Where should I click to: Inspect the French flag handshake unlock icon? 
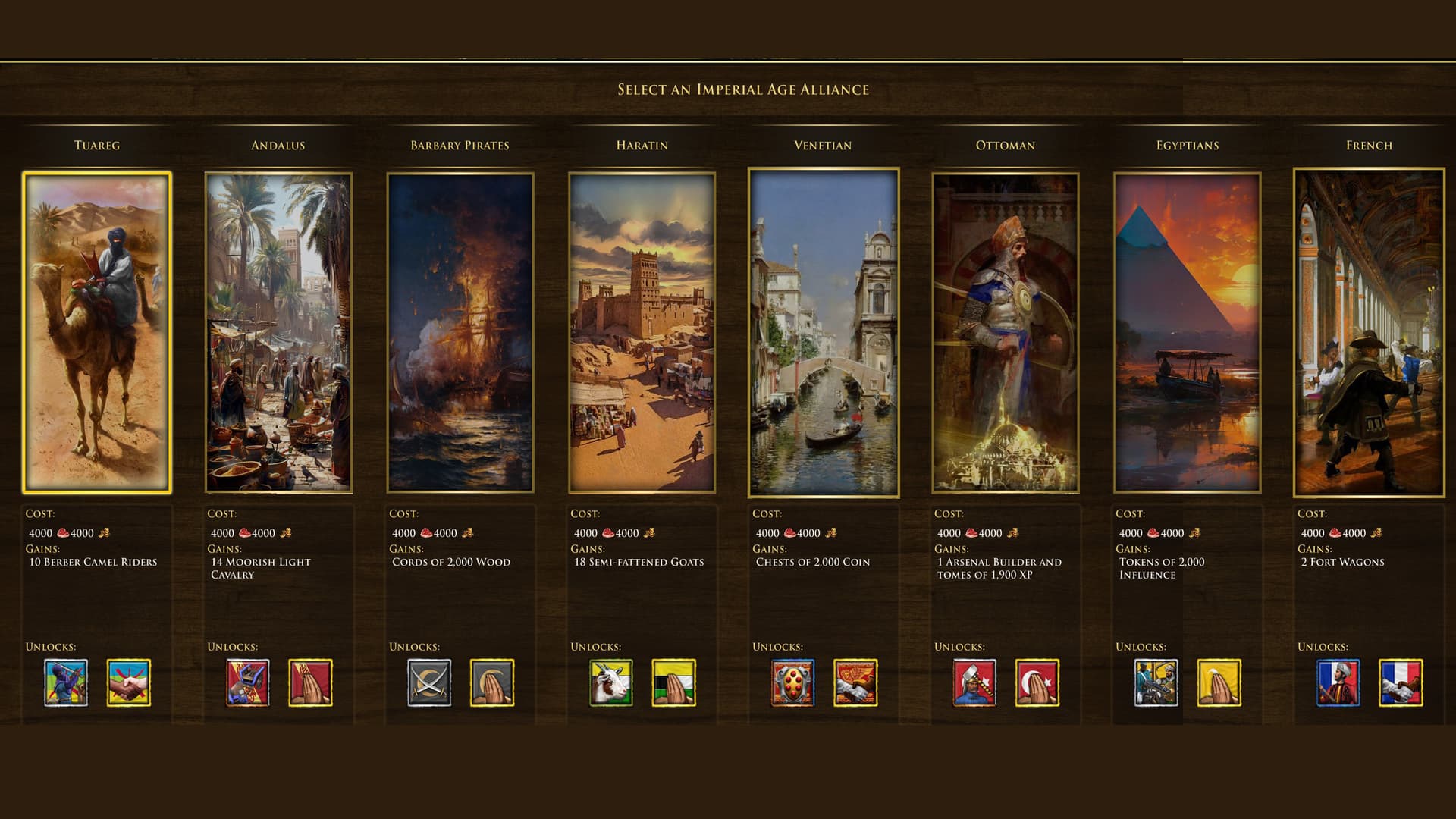pyautogui.click(x=1401, y=682)
